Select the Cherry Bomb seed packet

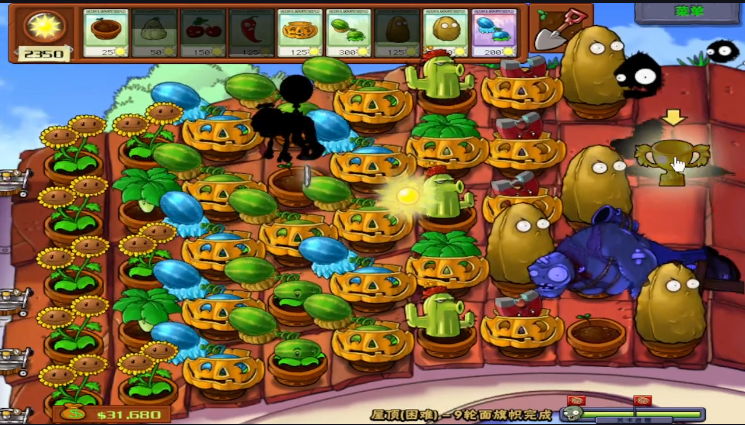click(x=202, y=33)
